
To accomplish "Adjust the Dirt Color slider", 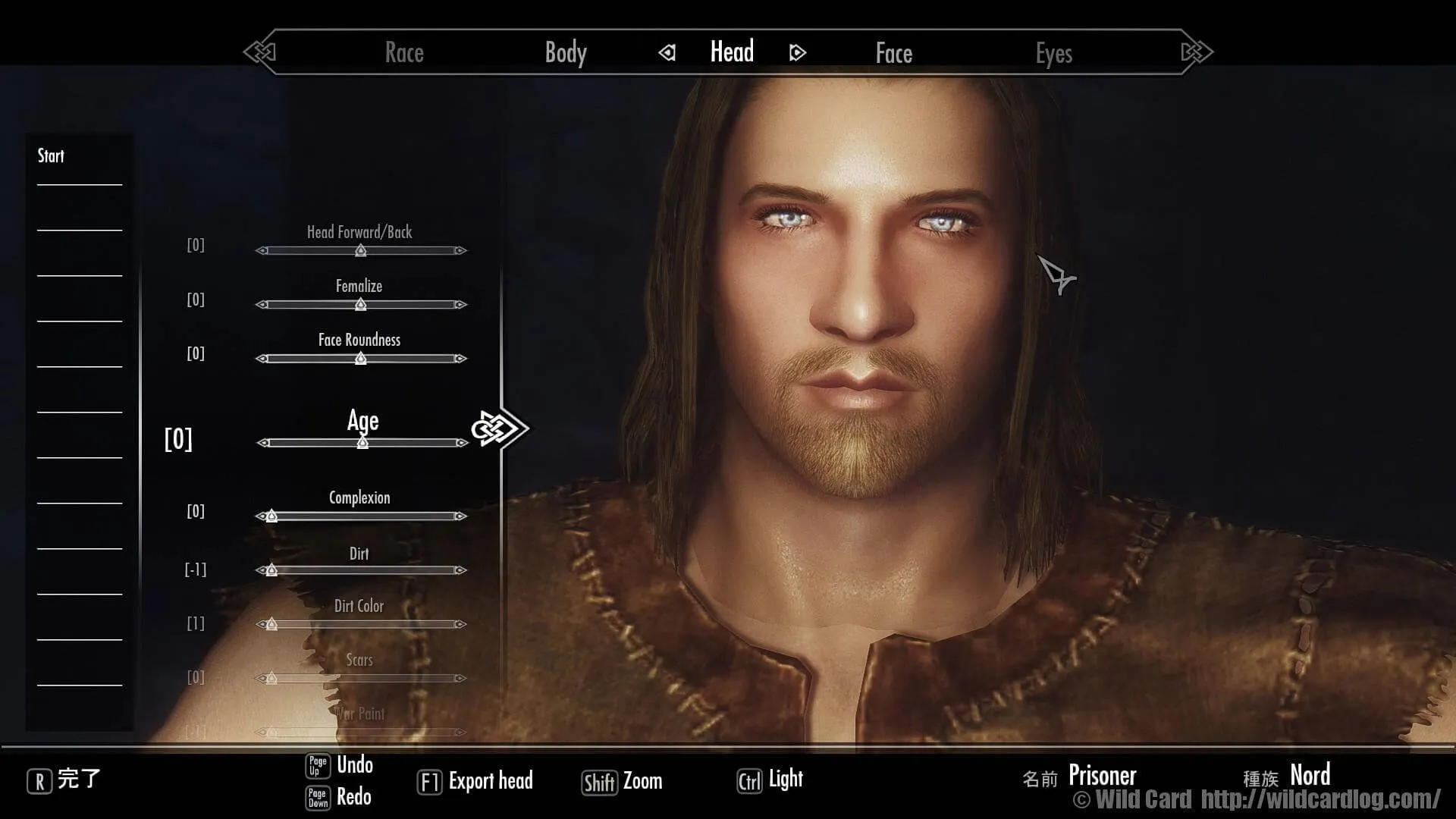I will (x=361, y=625).
